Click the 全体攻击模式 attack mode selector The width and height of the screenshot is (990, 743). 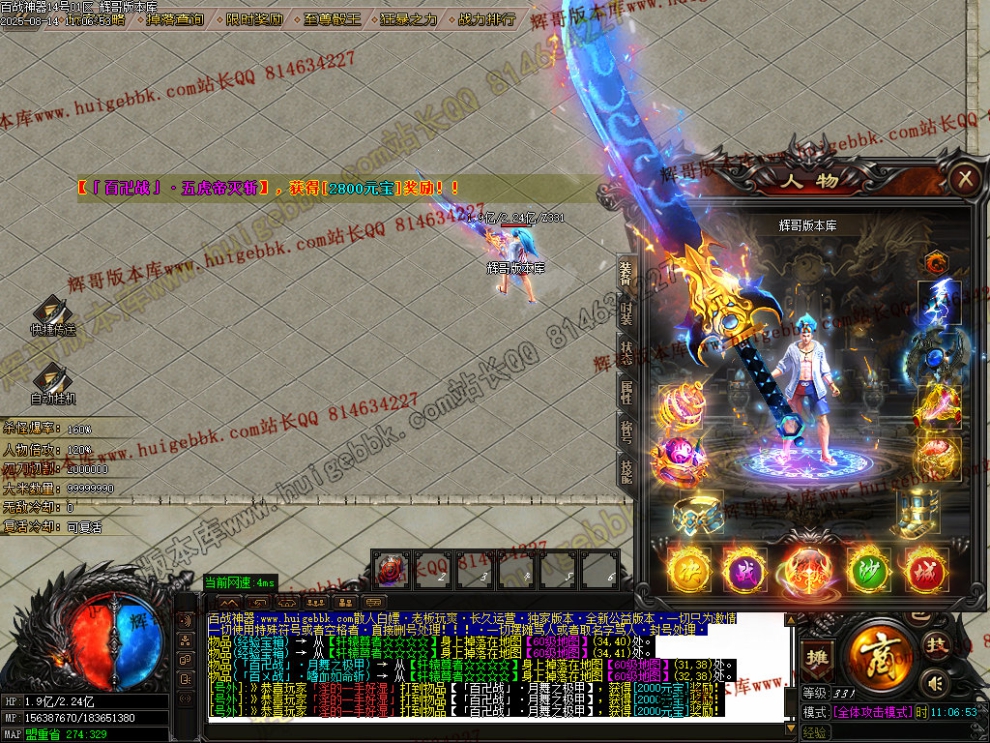(871, 712)
